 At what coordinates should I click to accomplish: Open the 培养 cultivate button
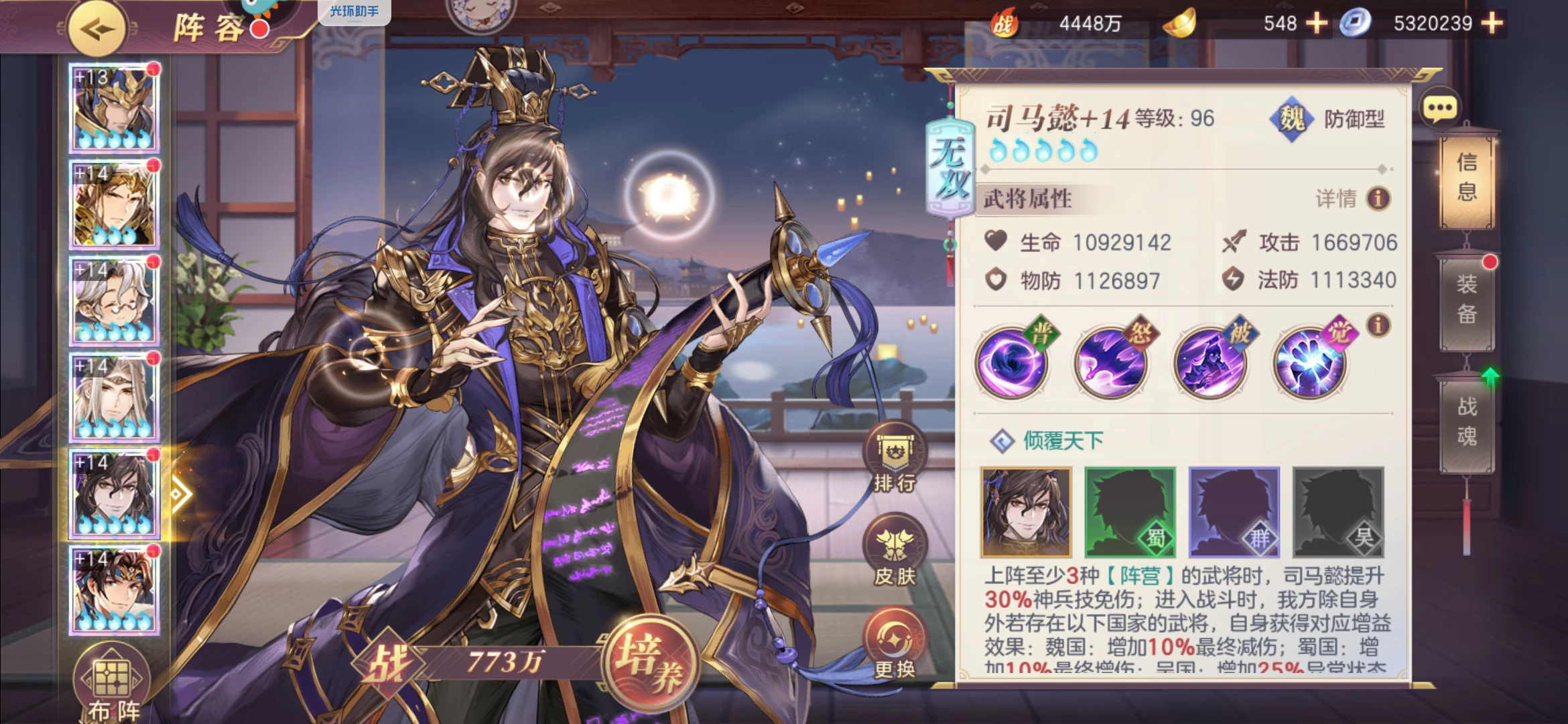pos(650,662)
